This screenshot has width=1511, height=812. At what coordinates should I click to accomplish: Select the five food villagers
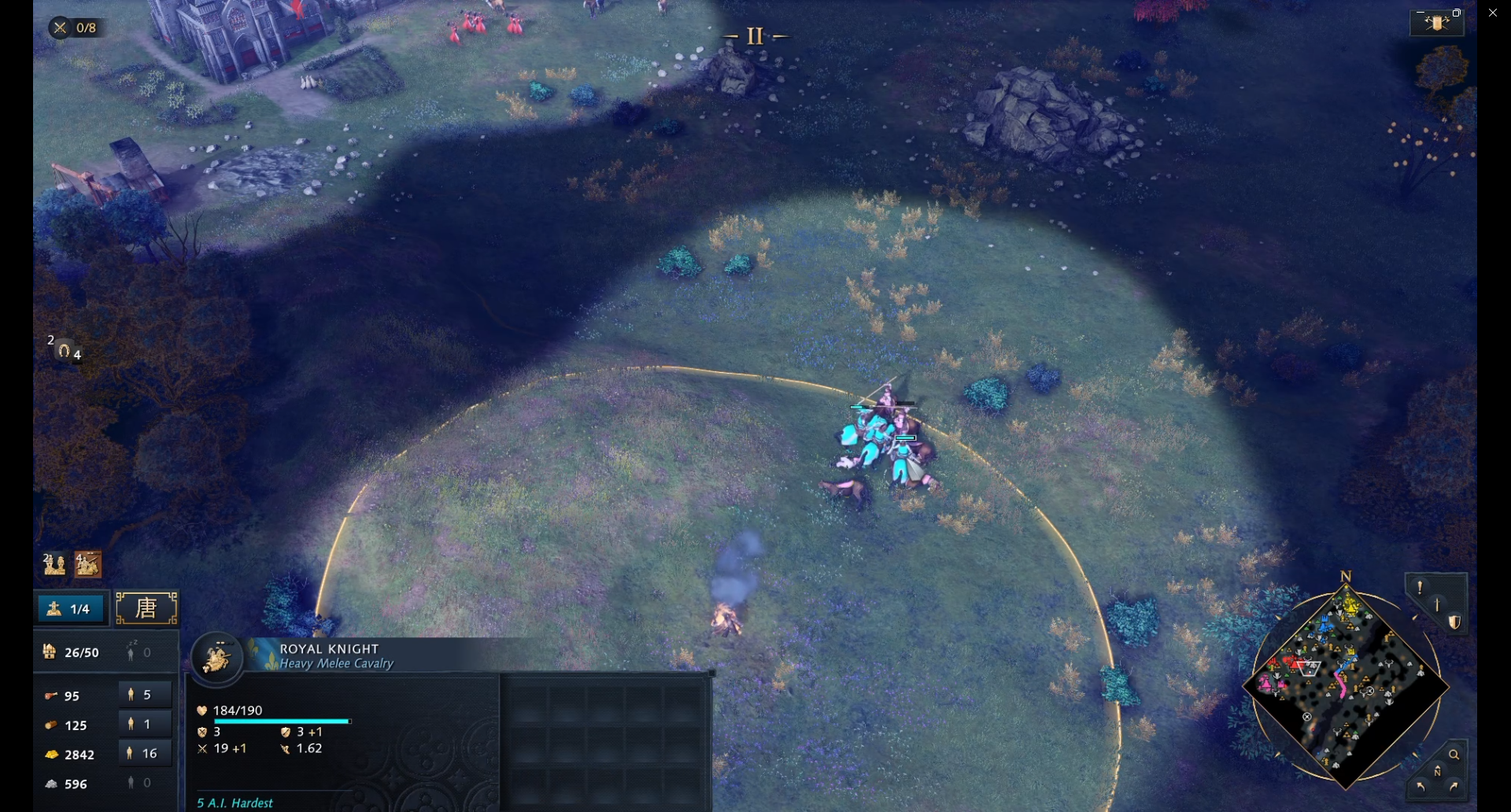145,695
